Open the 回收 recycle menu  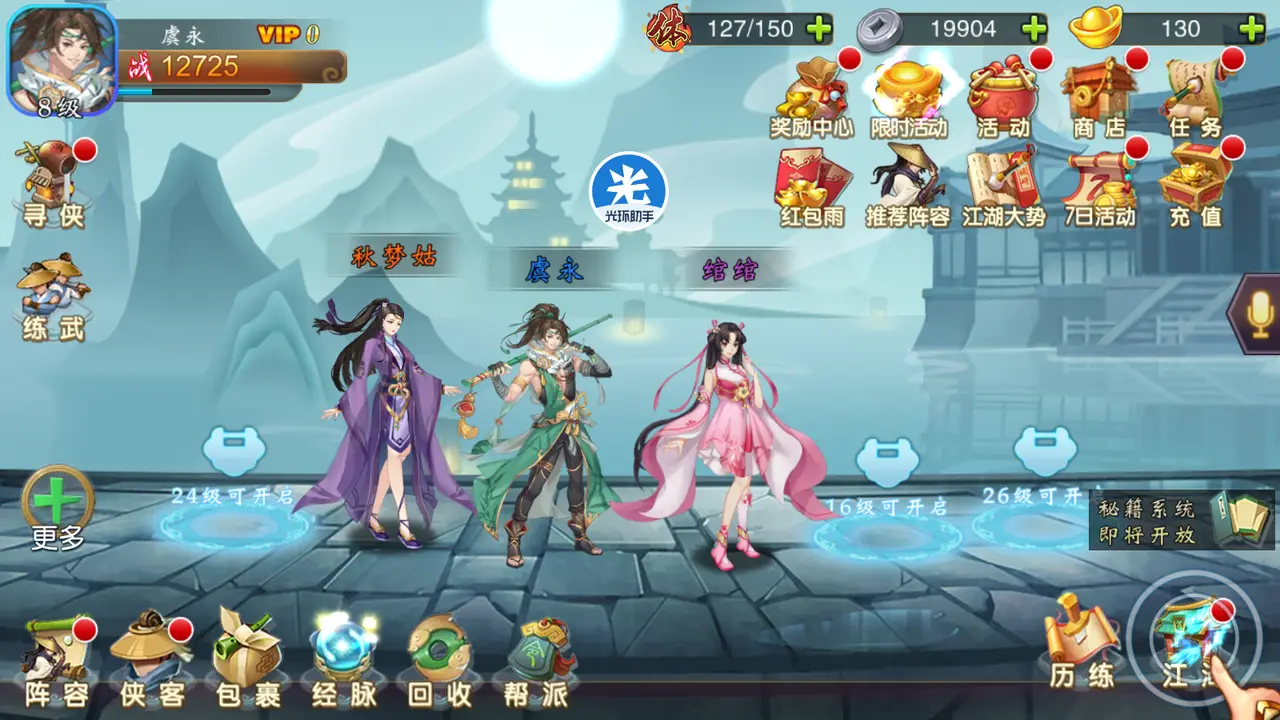point(438,660)
